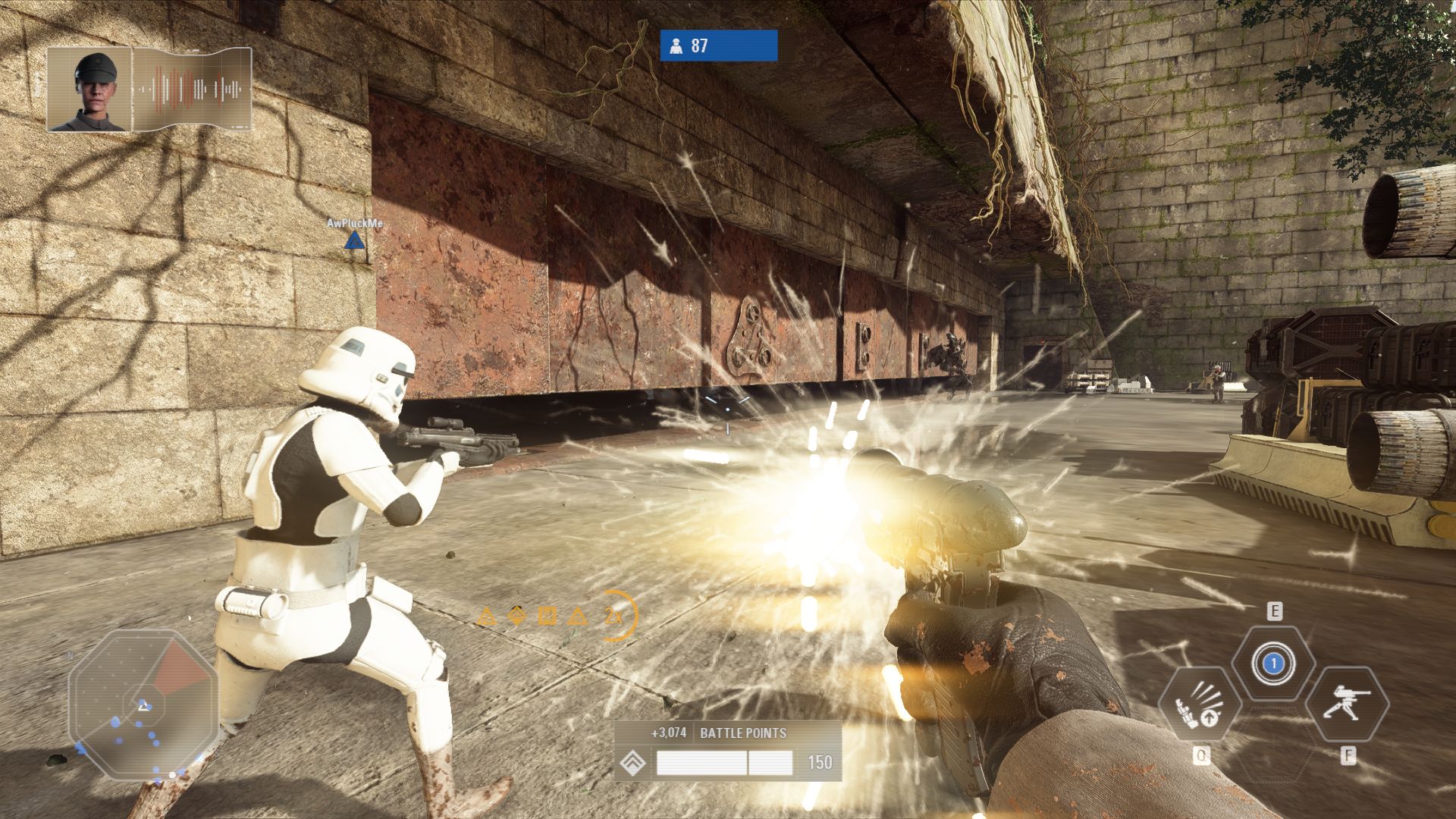Click the radar minimap
Image resolution: width=1456 pixels, height=819 pixels.
coord(143,704)
